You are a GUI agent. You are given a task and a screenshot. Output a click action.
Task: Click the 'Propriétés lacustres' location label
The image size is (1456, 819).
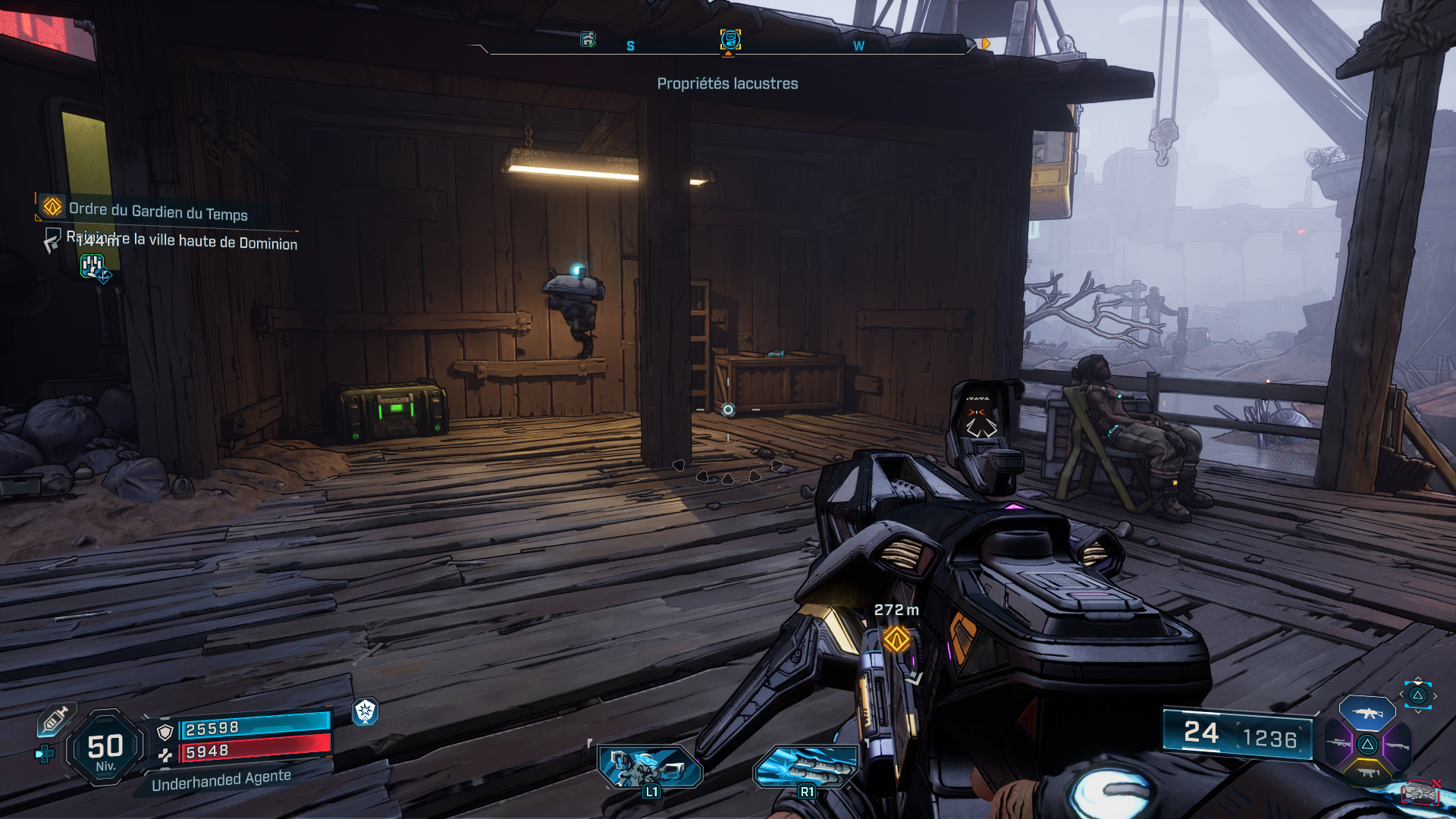[x=727, y=83]
